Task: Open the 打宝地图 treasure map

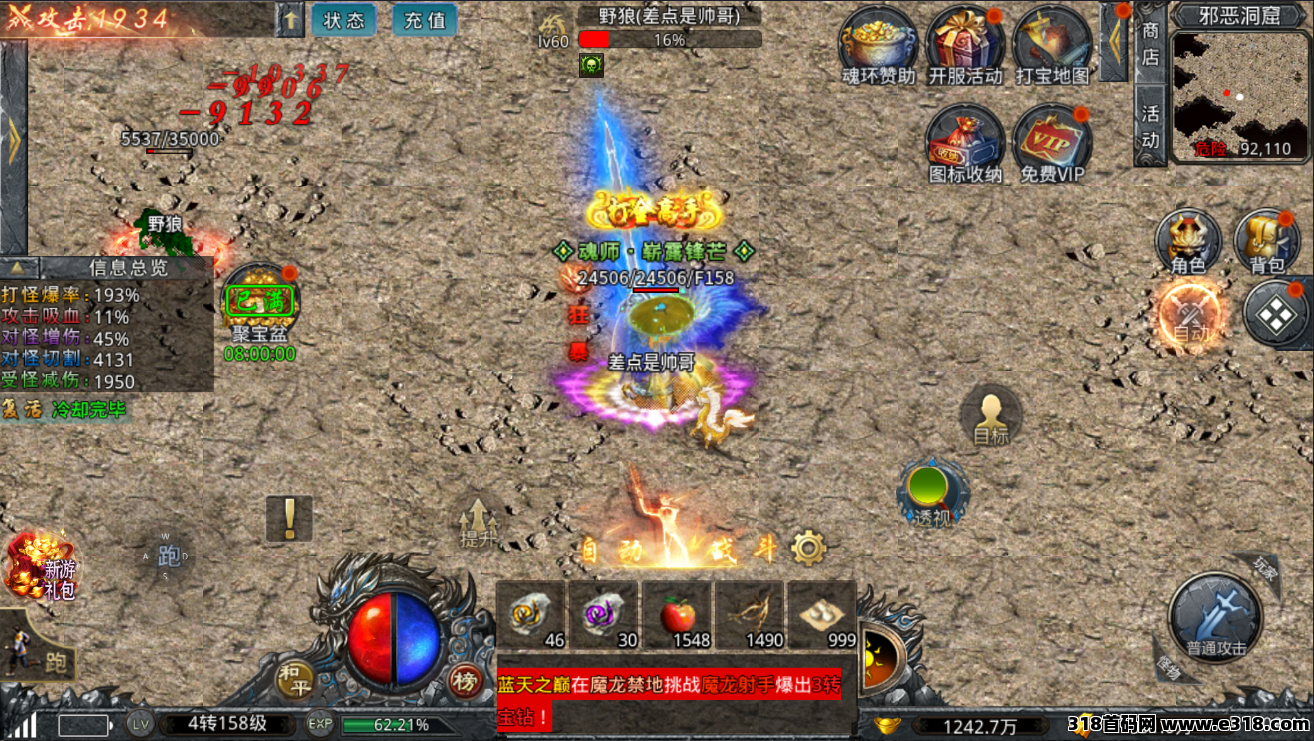Action: click(x=1052, y=44)
